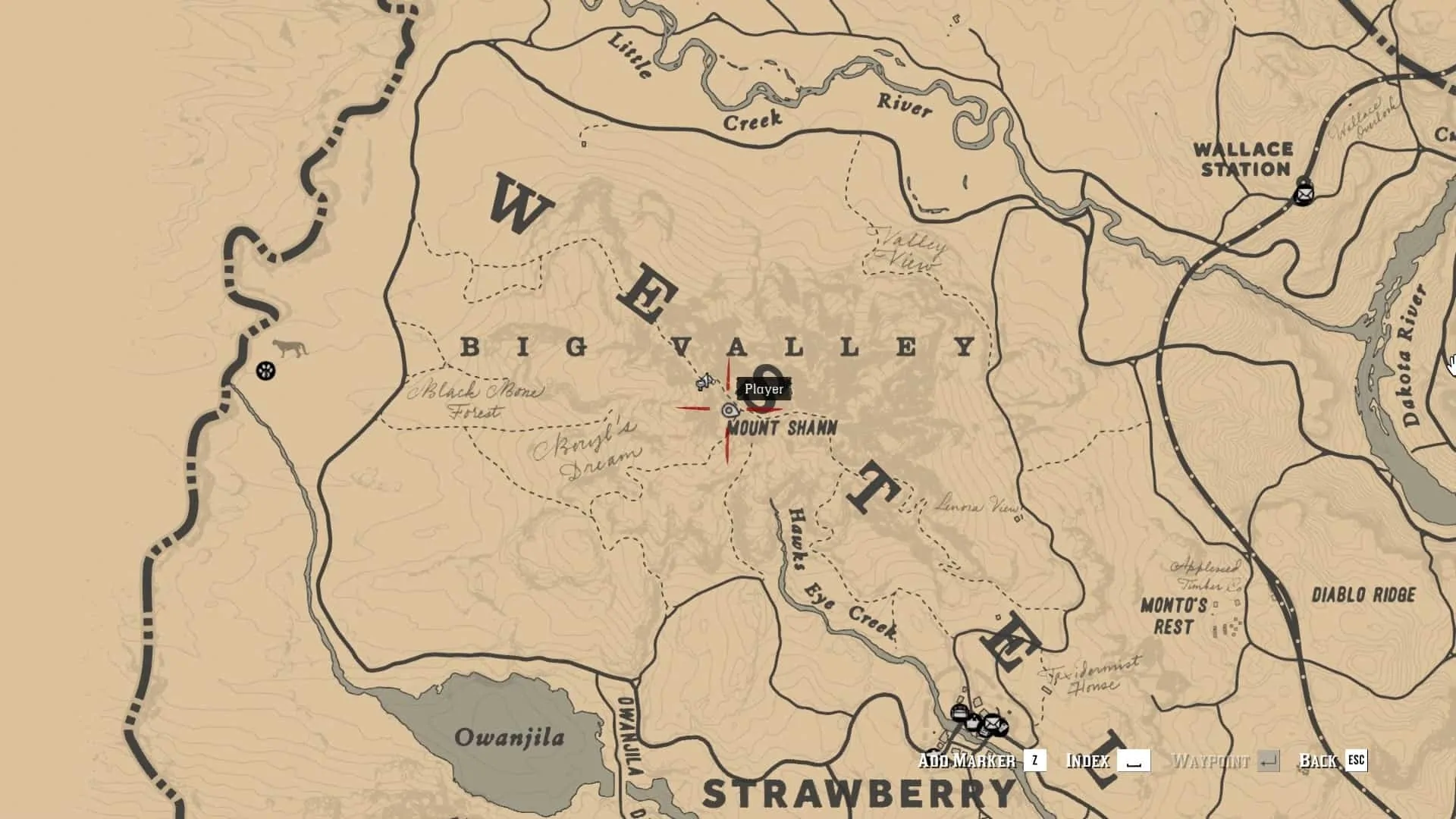Screen dimensions: 1456x819
Task: Click the spacebar indicator next to Index
Action: (x=1134, y=761)
